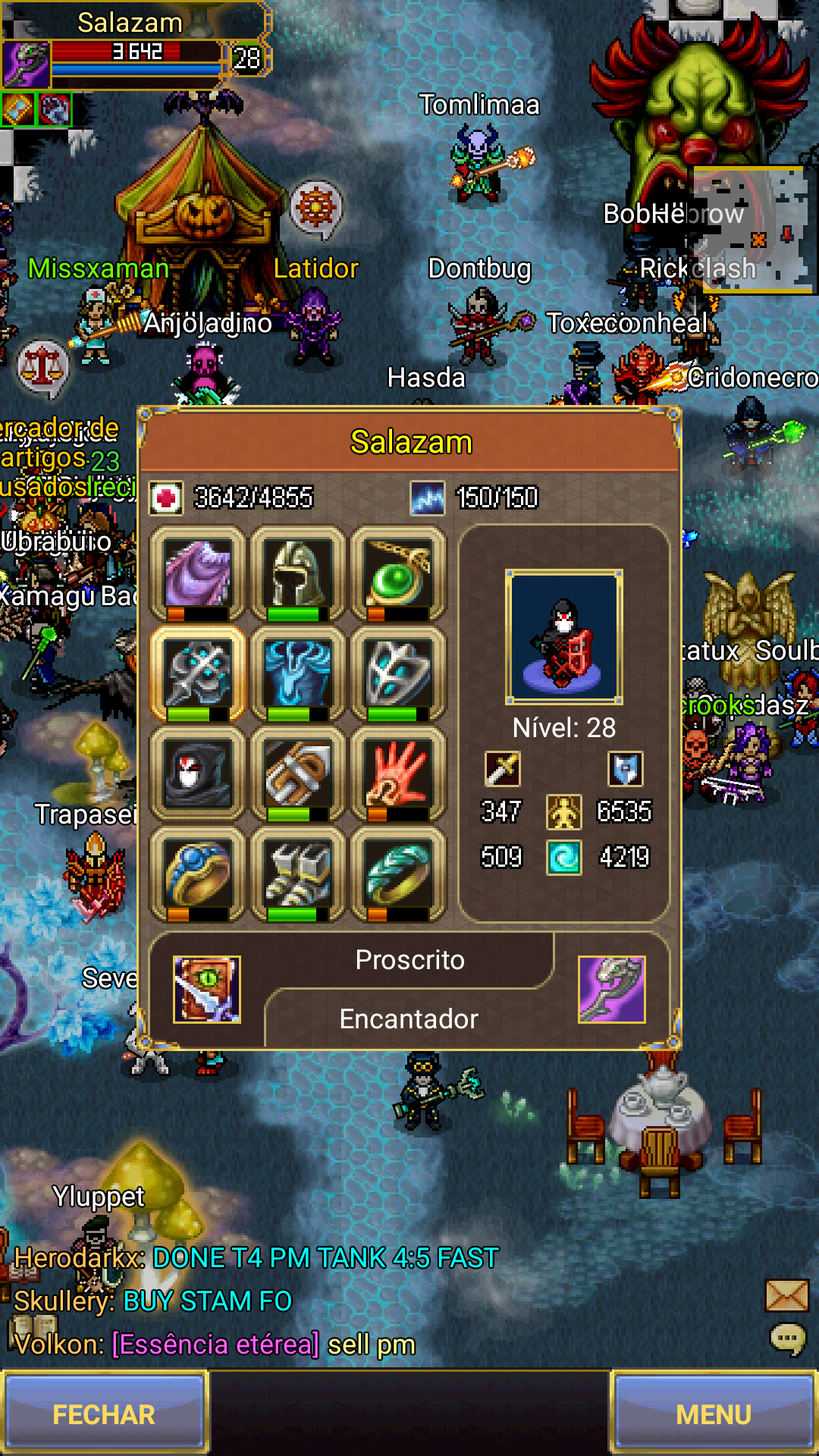This screenshot has height=1456, width=819.
Task: Select the armored boots slot
Action: tap(298, 874)
